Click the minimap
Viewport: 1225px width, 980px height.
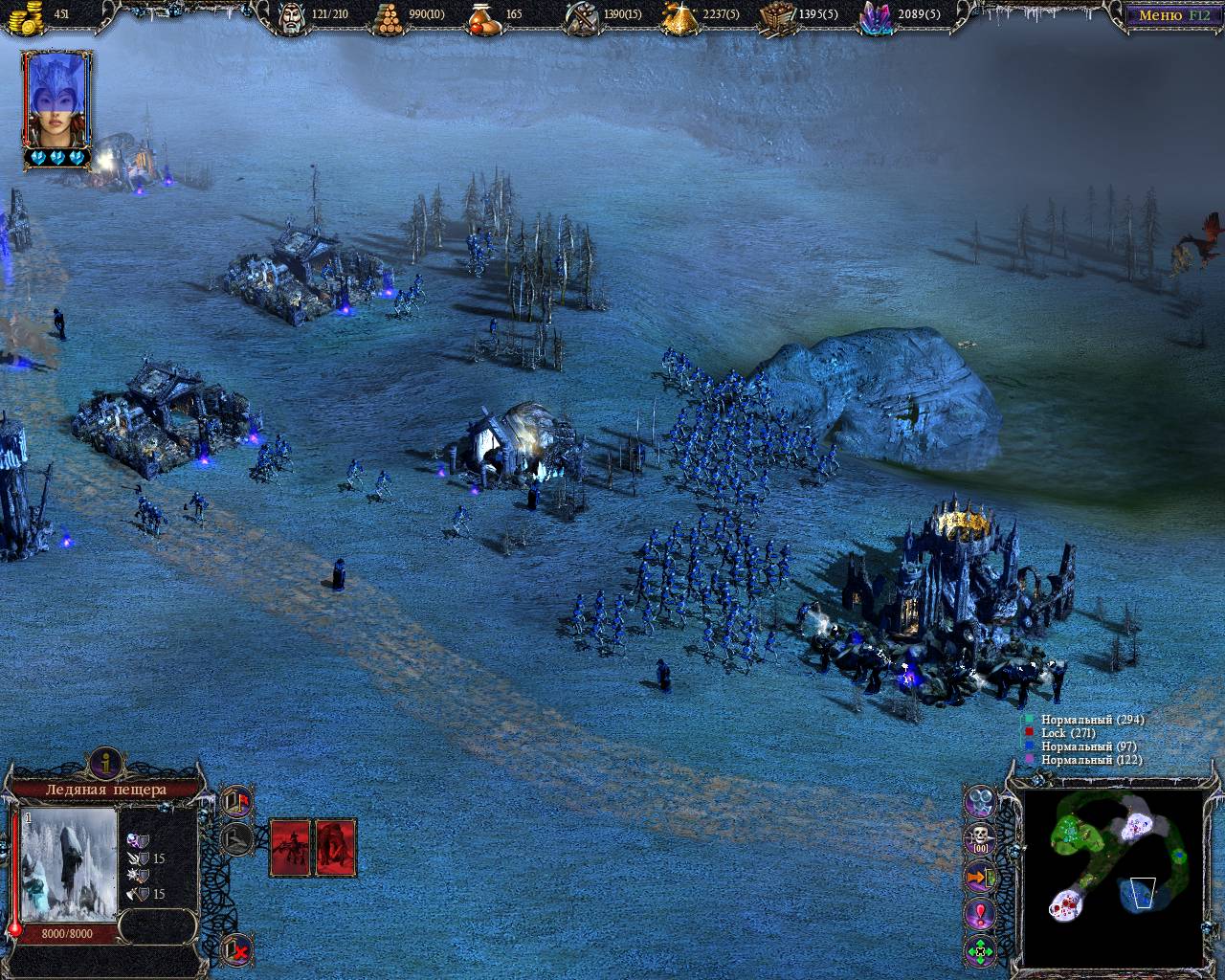(x=1114, y=877)
